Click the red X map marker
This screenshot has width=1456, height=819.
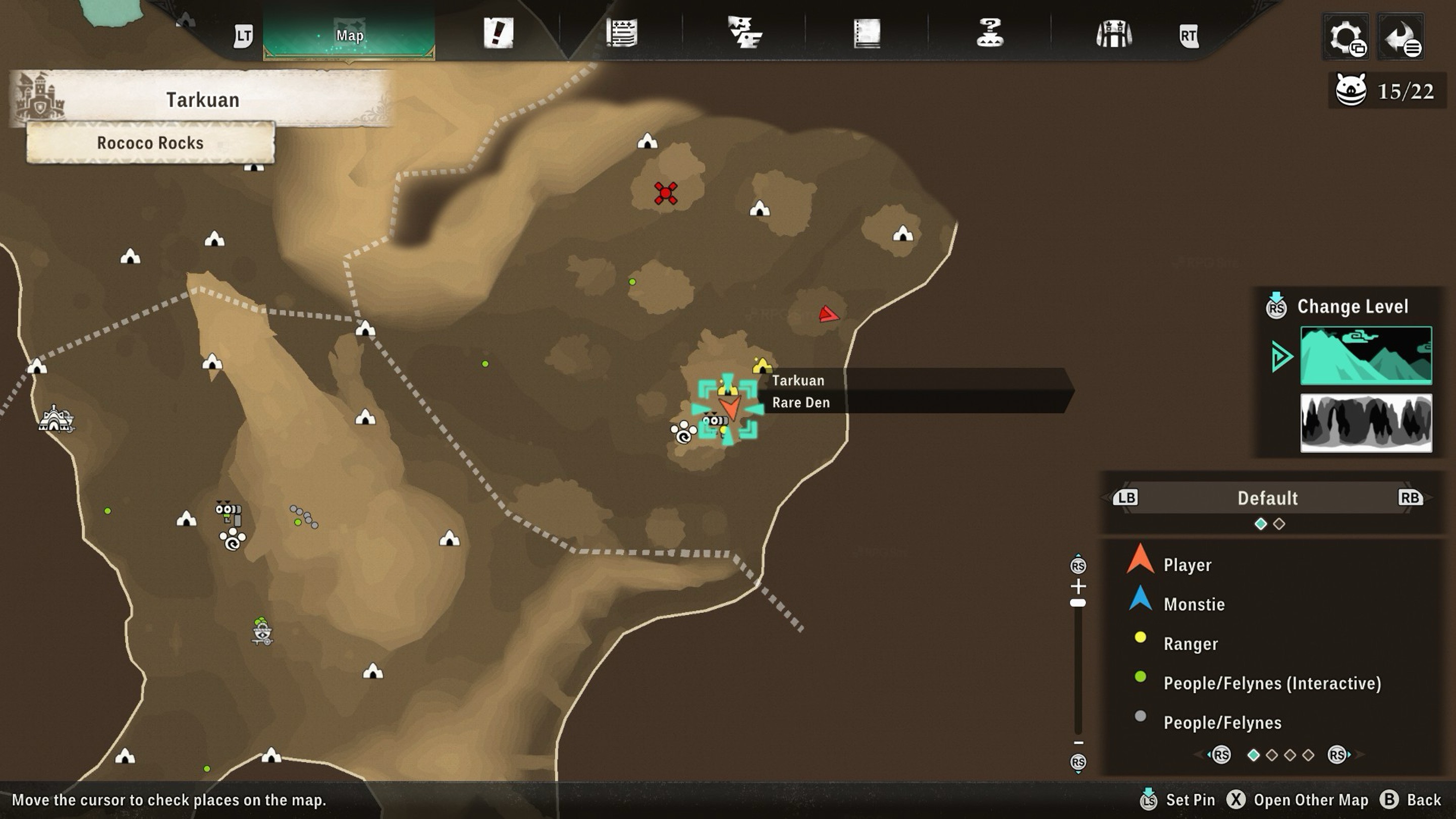point(665,193)
